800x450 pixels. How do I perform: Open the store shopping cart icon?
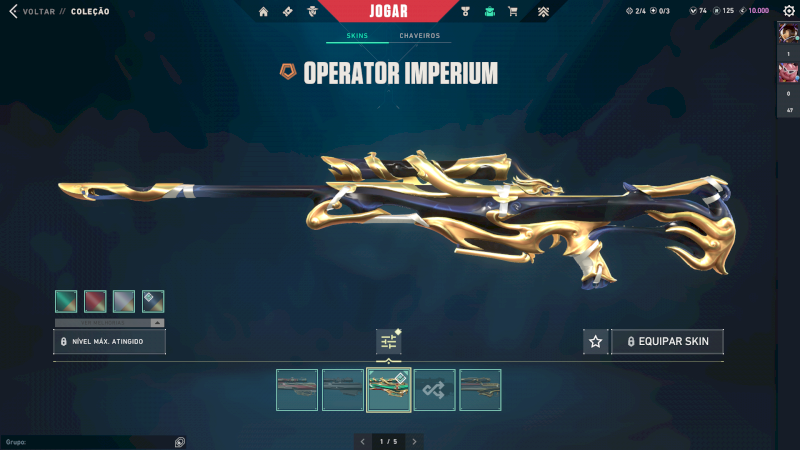513,11
